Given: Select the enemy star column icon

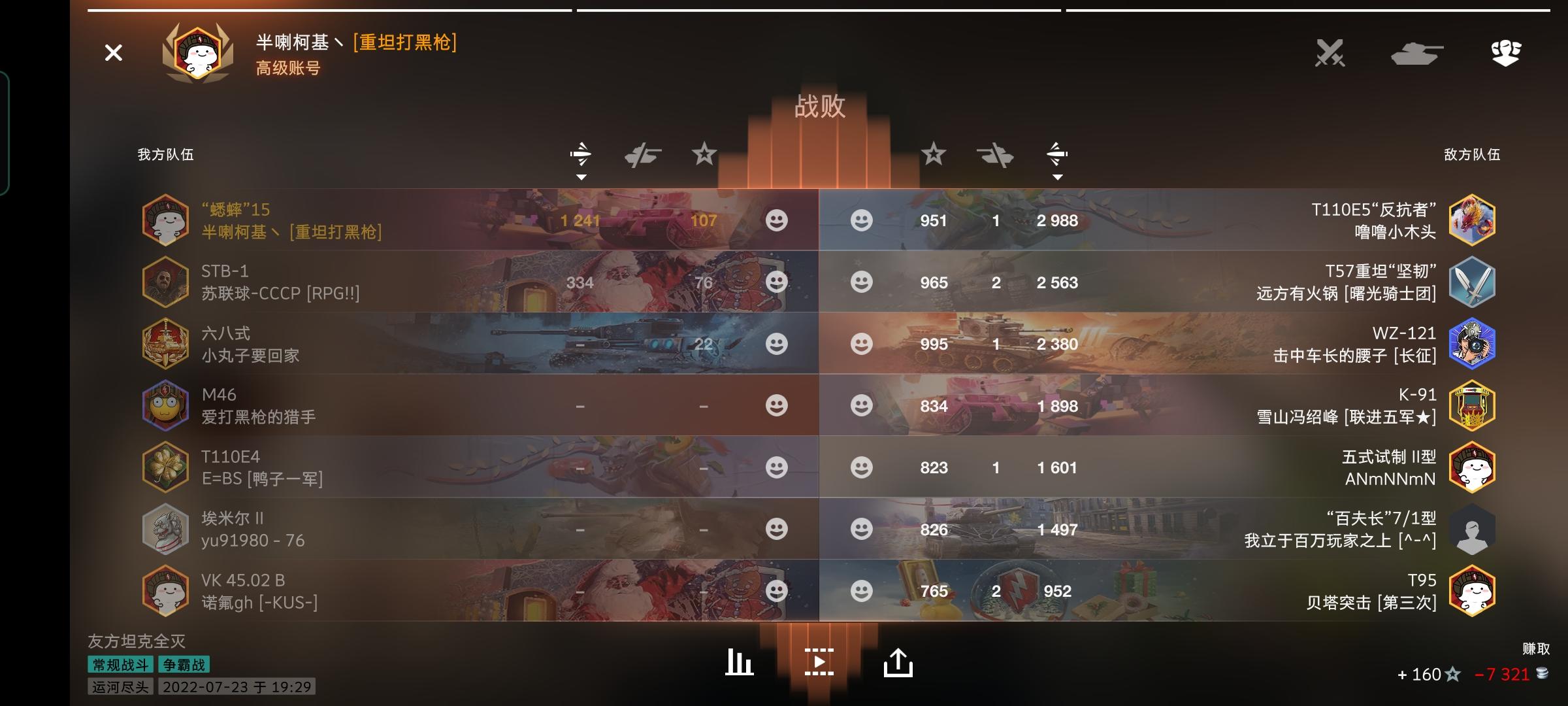Looking at the screenshot, I should [x=934, y=155].
